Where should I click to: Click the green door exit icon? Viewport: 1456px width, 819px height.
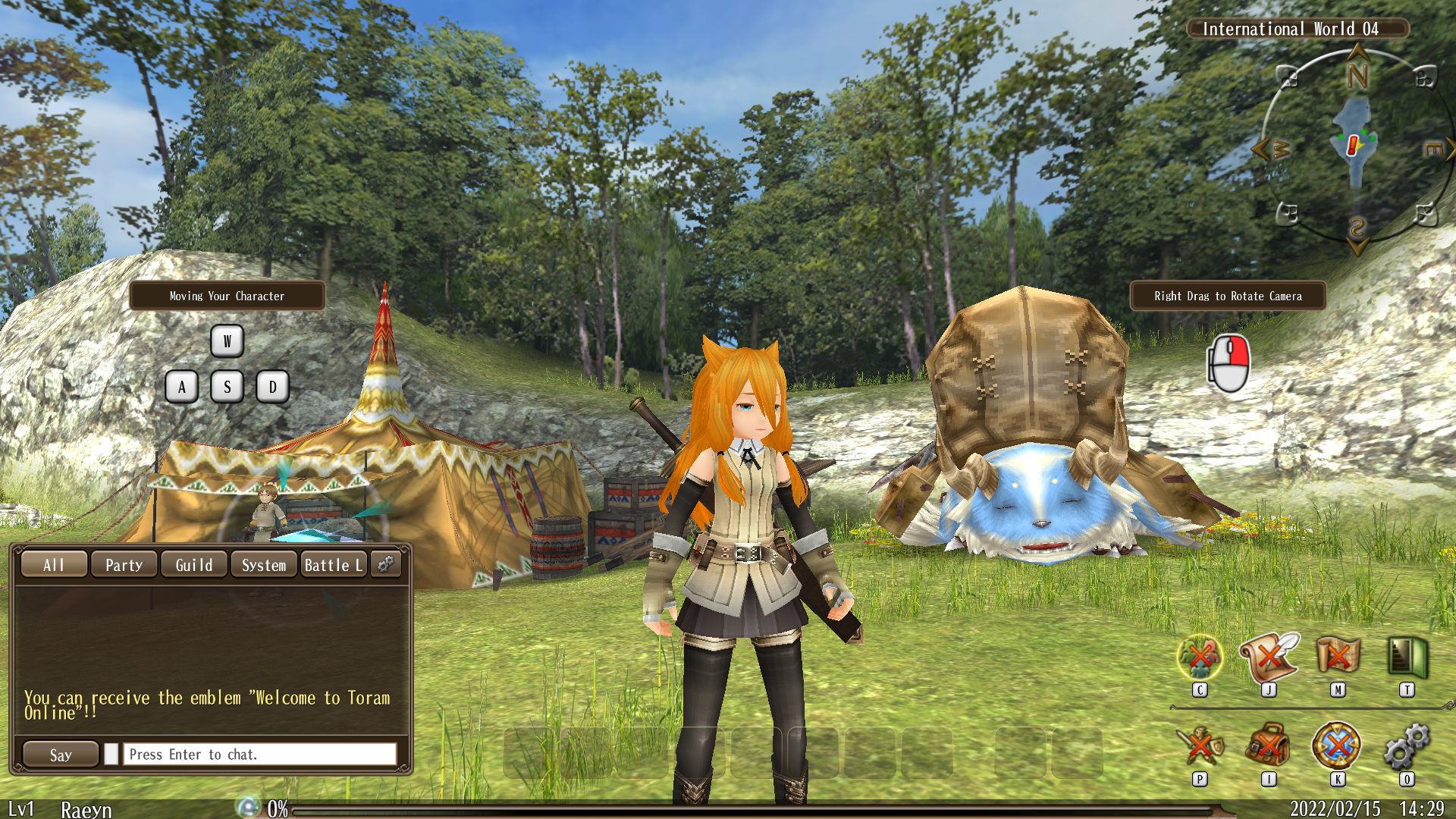[x=1407, y=657]
